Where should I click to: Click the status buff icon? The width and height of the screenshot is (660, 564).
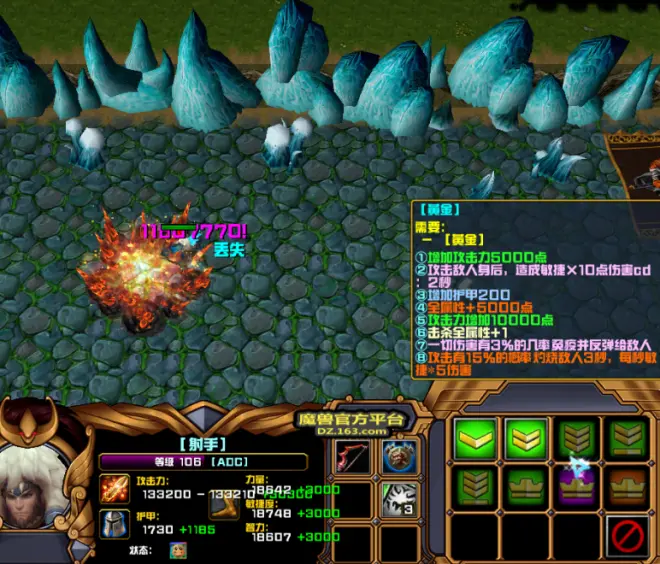click(x=179, y=549)
